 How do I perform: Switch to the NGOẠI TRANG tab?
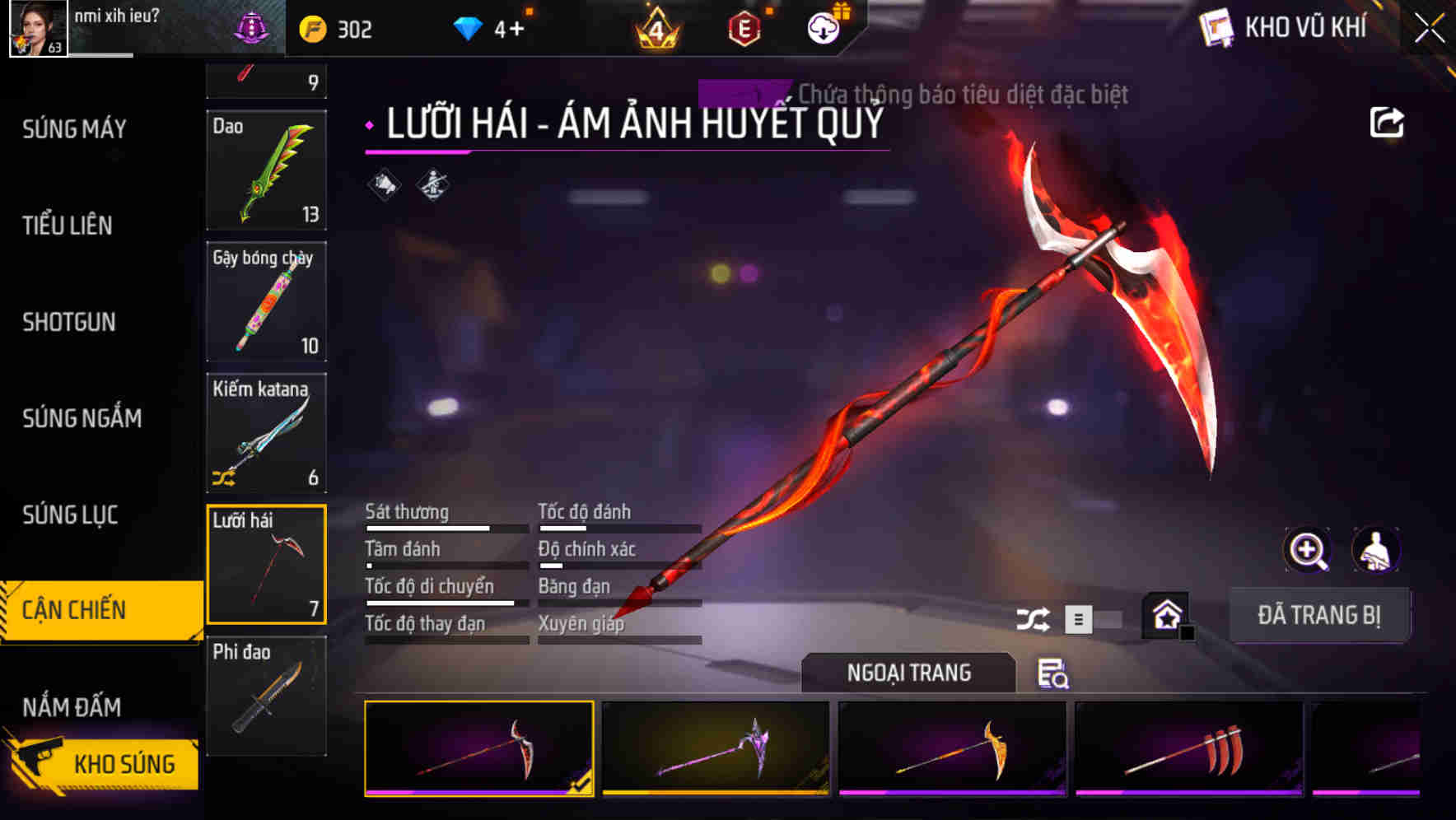click(909, 673)
